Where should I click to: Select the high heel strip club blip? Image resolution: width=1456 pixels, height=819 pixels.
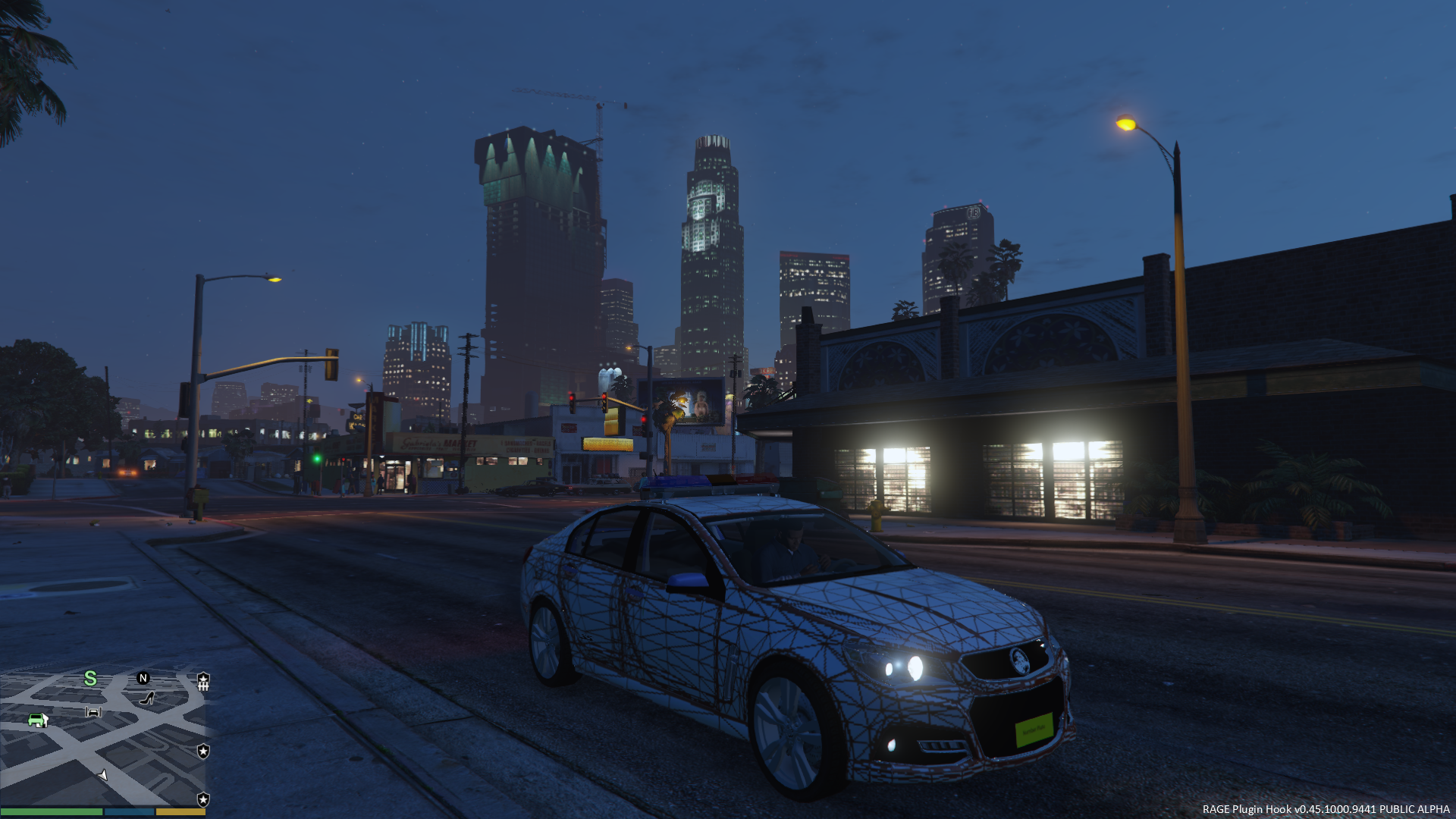point(147,698)
